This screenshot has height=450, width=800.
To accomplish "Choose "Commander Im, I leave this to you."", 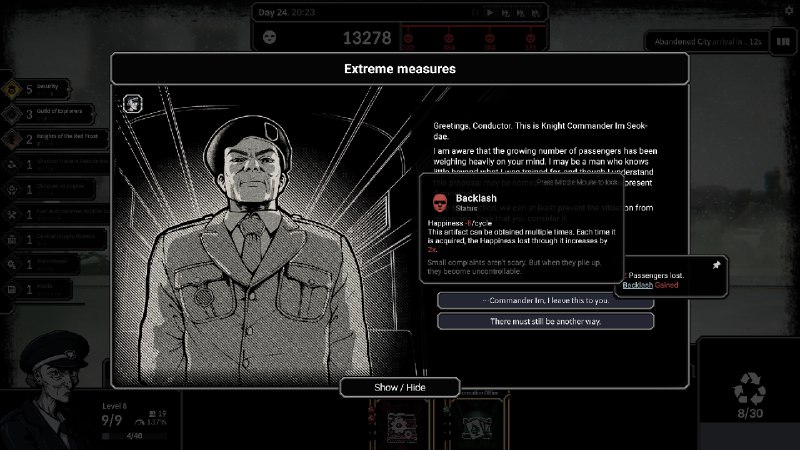I will click(545, 300).
